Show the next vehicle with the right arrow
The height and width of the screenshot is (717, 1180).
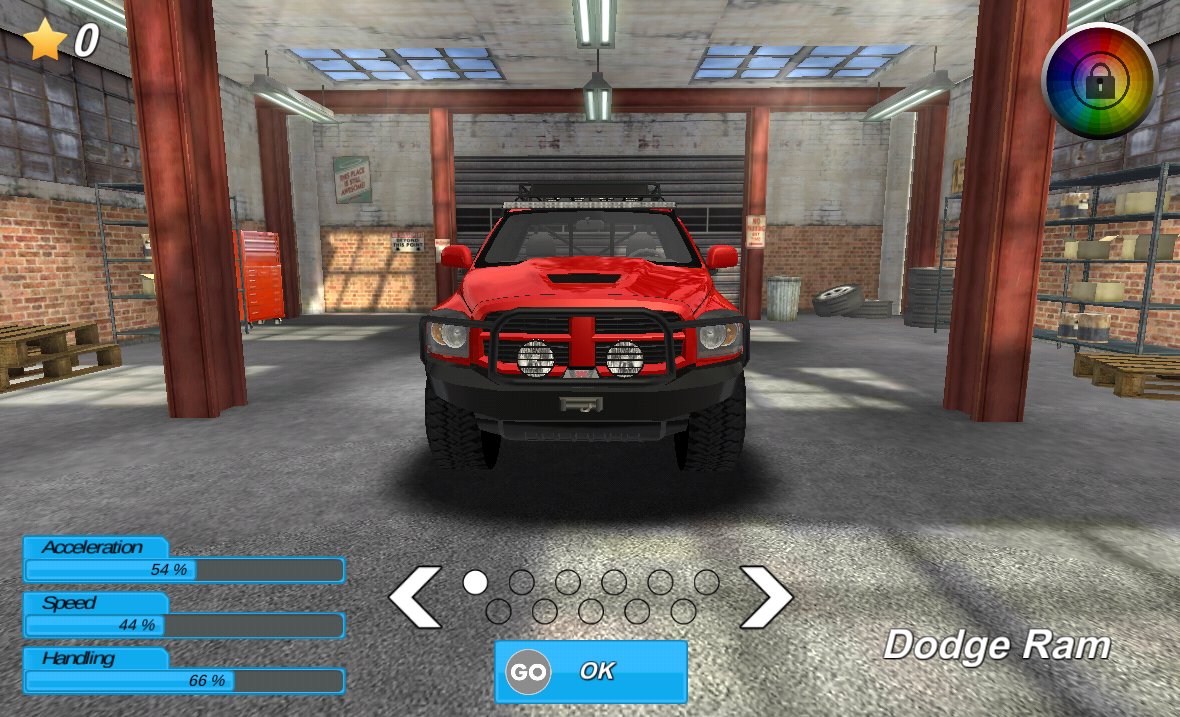pos(765,597)
